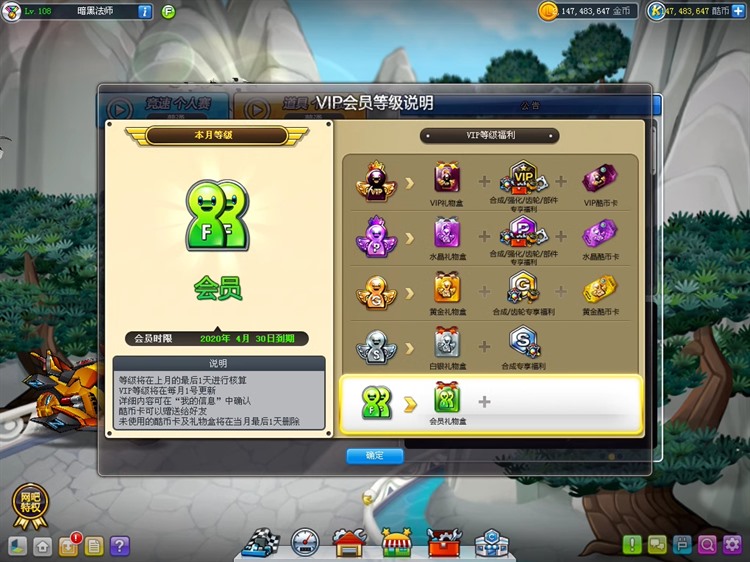Select the 水晶礼物盒 crystal gift box
750x562 pixels.
point(446,233)
